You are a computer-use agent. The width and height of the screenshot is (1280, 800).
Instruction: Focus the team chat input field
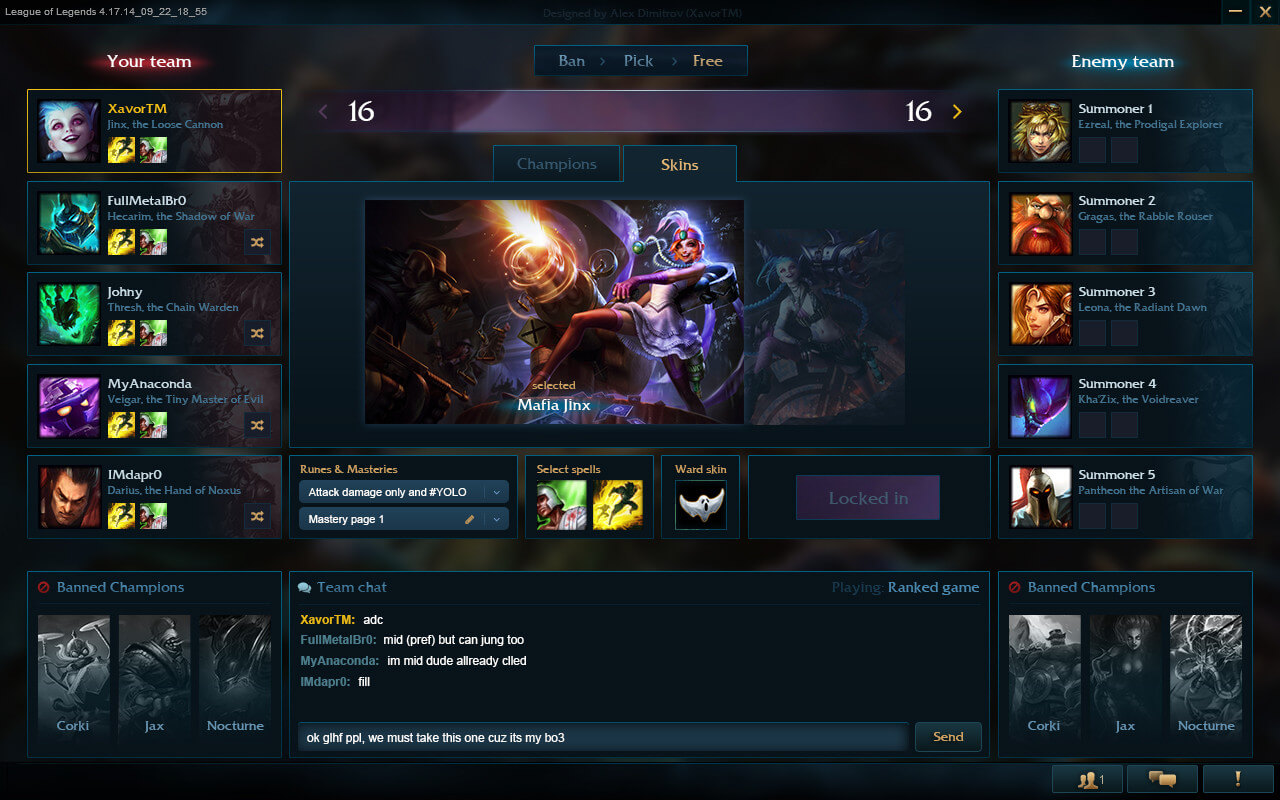pyautogui.click(x=603, y=738)
